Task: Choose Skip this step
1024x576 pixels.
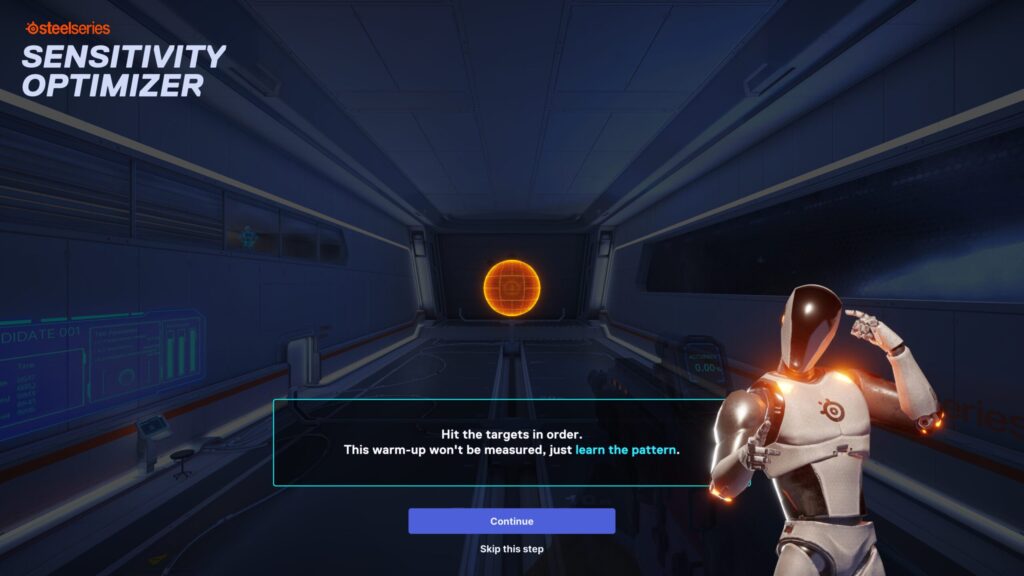Action: (x=511, y=549)
